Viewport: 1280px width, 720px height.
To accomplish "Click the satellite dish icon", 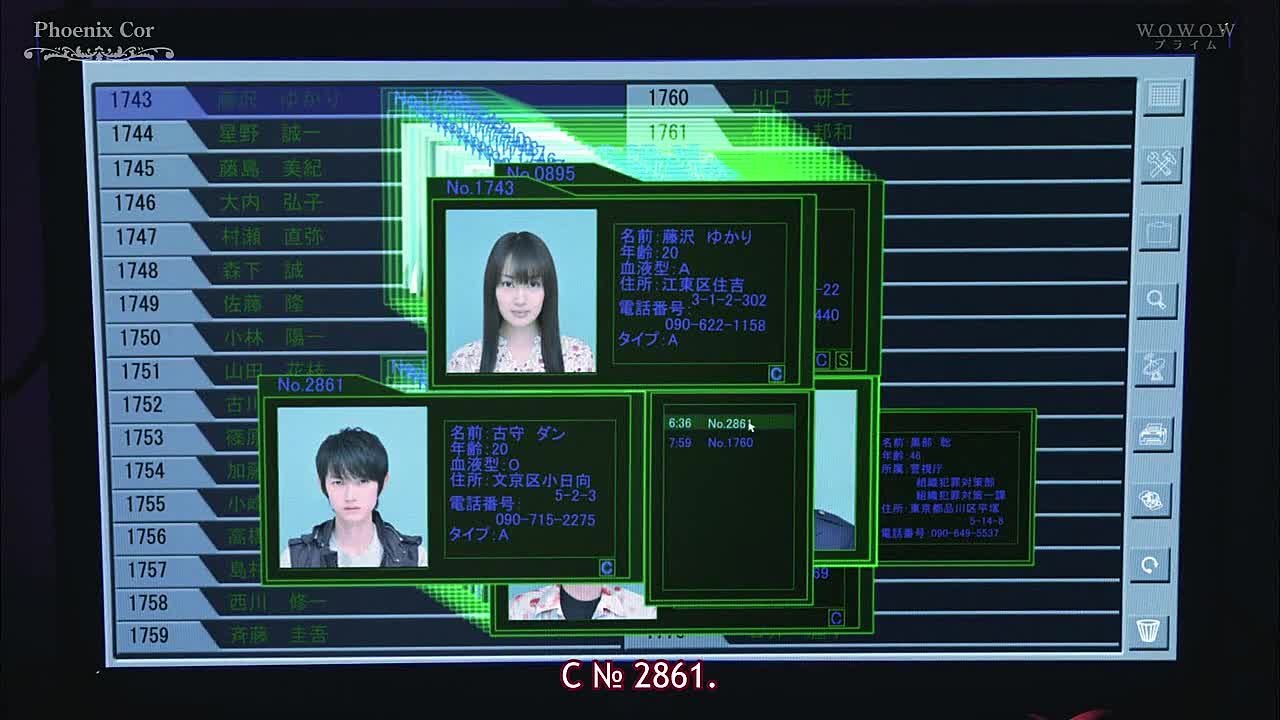I will pyautogui.click(x=1155, y=367).
